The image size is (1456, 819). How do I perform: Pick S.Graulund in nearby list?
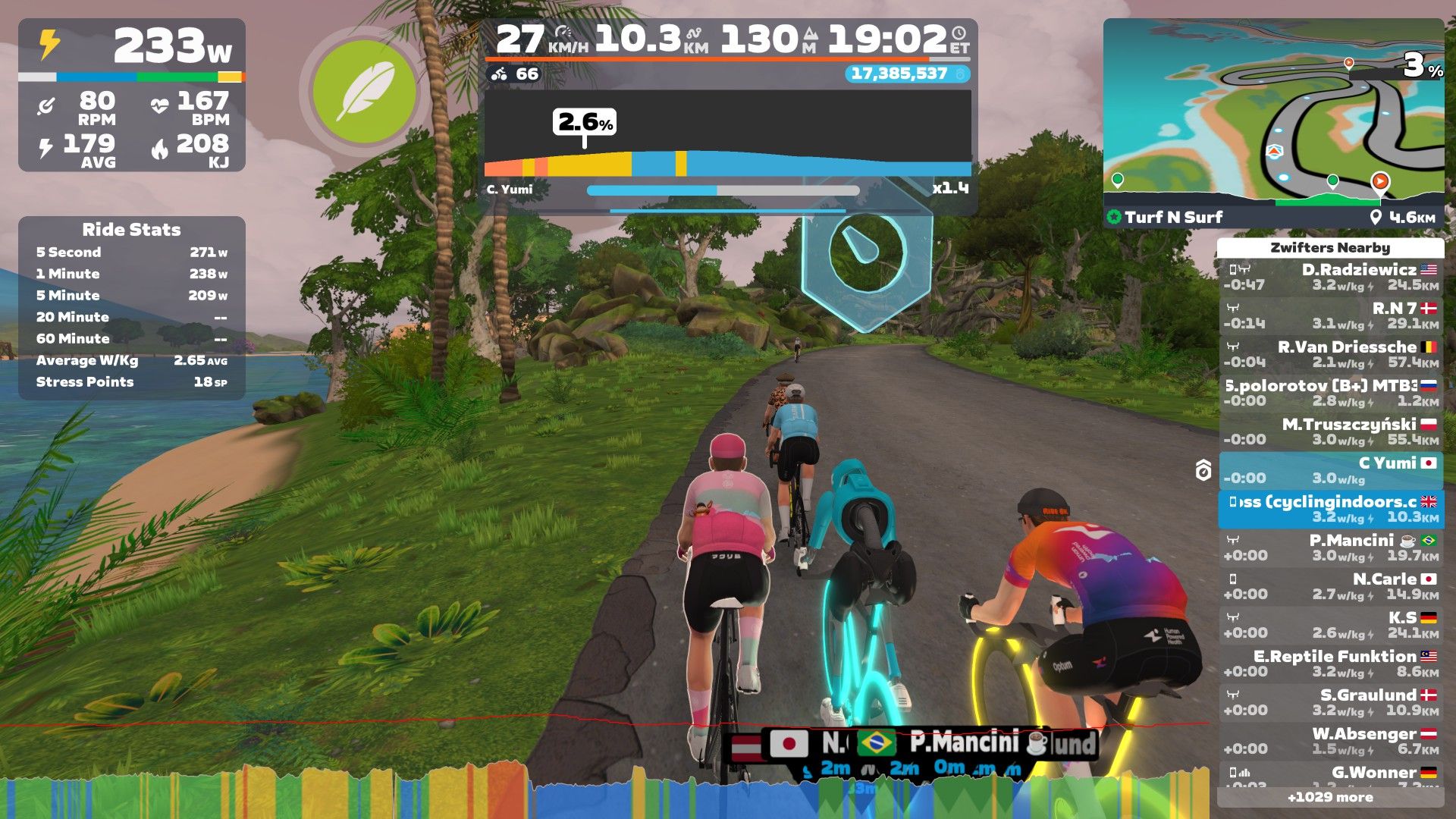(x=1331, y=702)
